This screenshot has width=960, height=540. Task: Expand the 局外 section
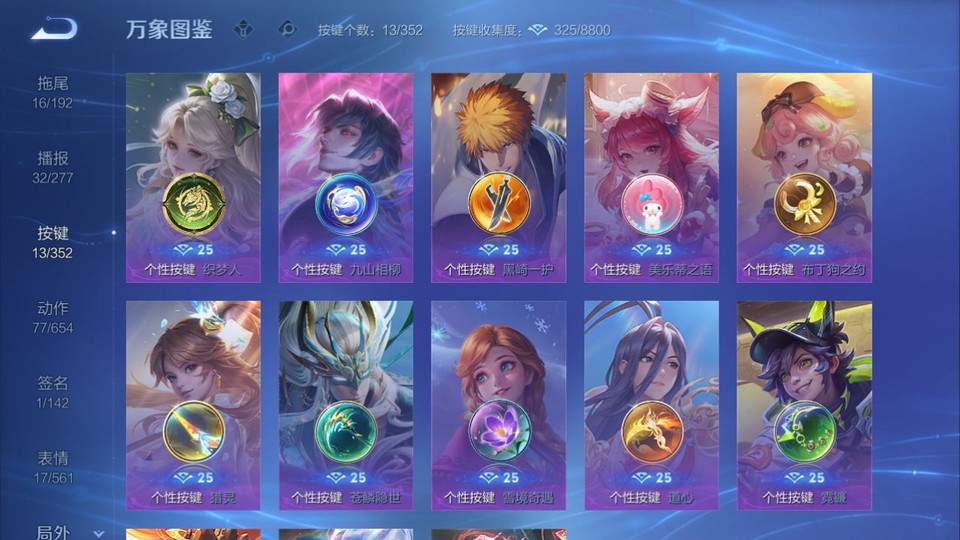(x=60, y=532)
